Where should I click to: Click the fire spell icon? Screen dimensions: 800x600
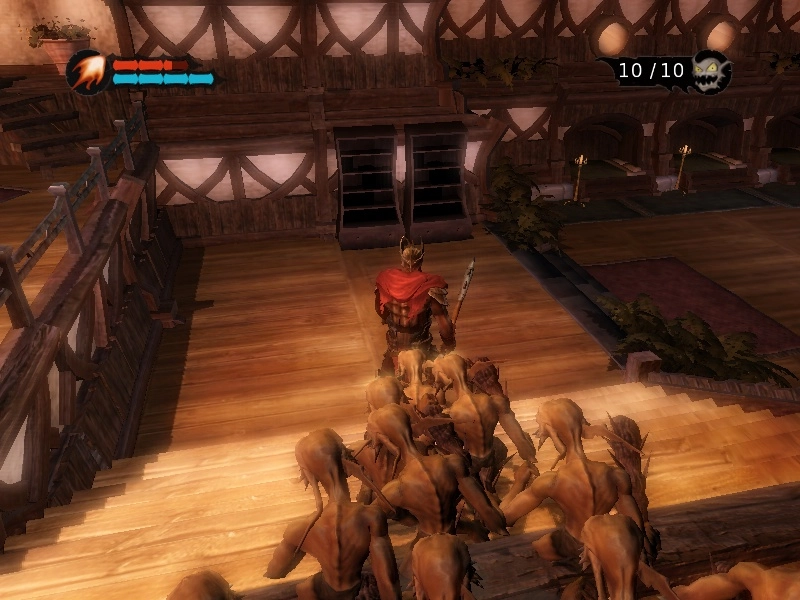[x=87, y=71]
